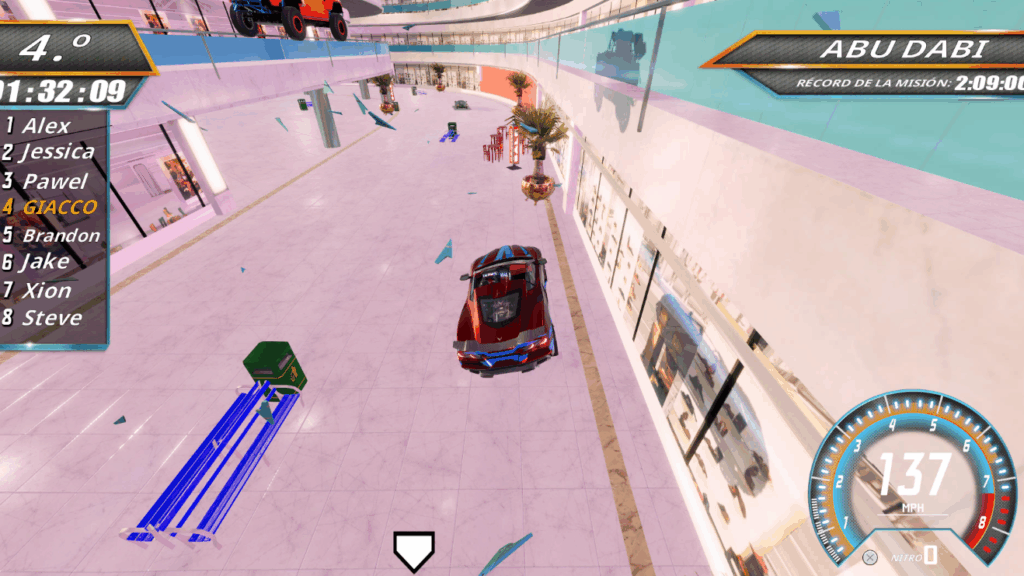Click the ABU DABI track name banner

tap(903, 49)
